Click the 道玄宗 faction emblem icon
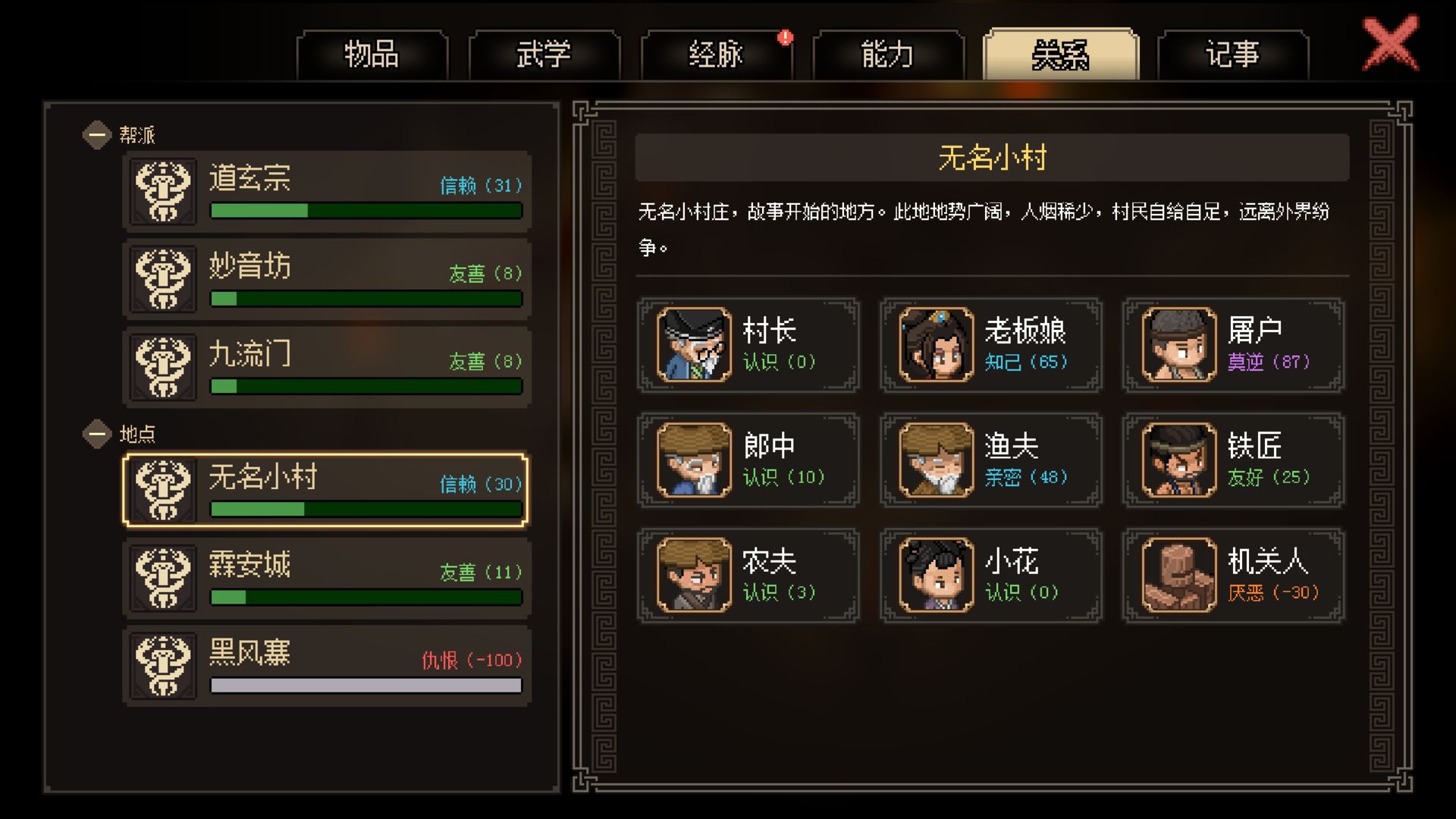This screenshot has width=1456, height=819. (162, 192)
